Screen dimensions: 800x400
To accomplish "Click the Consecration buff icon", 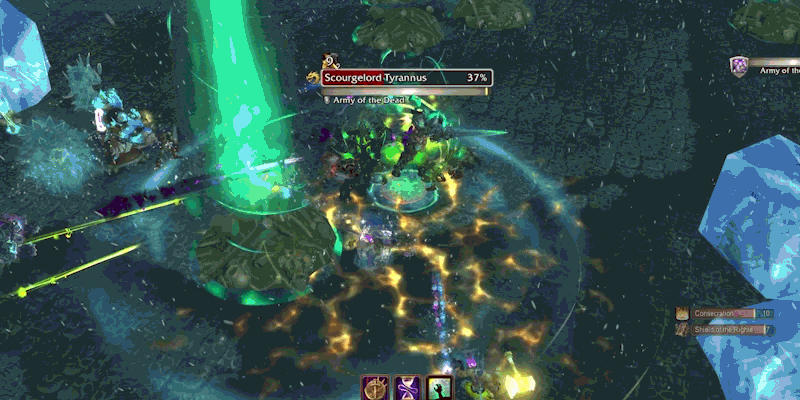I will 682,314.
